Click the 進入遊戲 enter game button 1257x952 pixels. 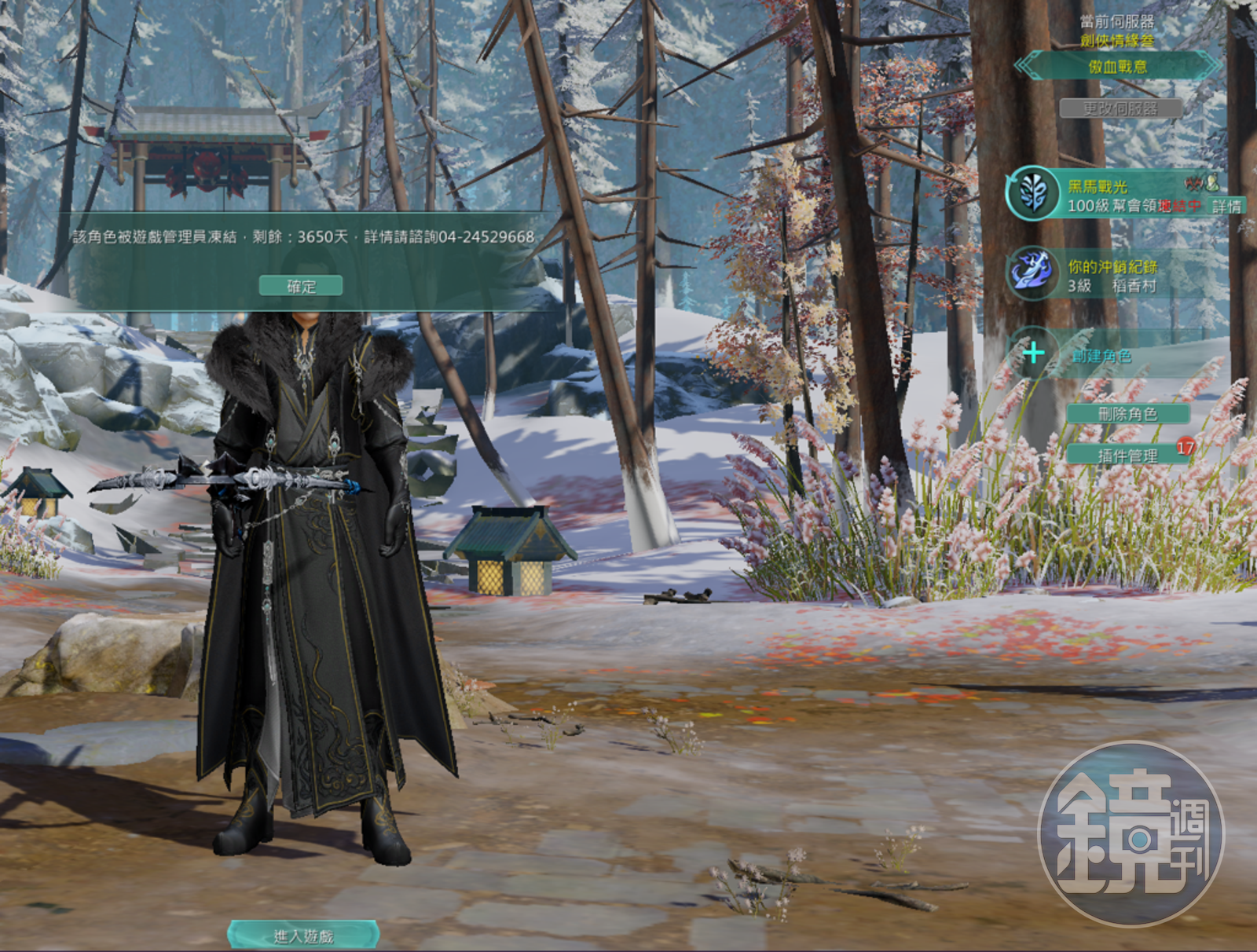[303, 936]
